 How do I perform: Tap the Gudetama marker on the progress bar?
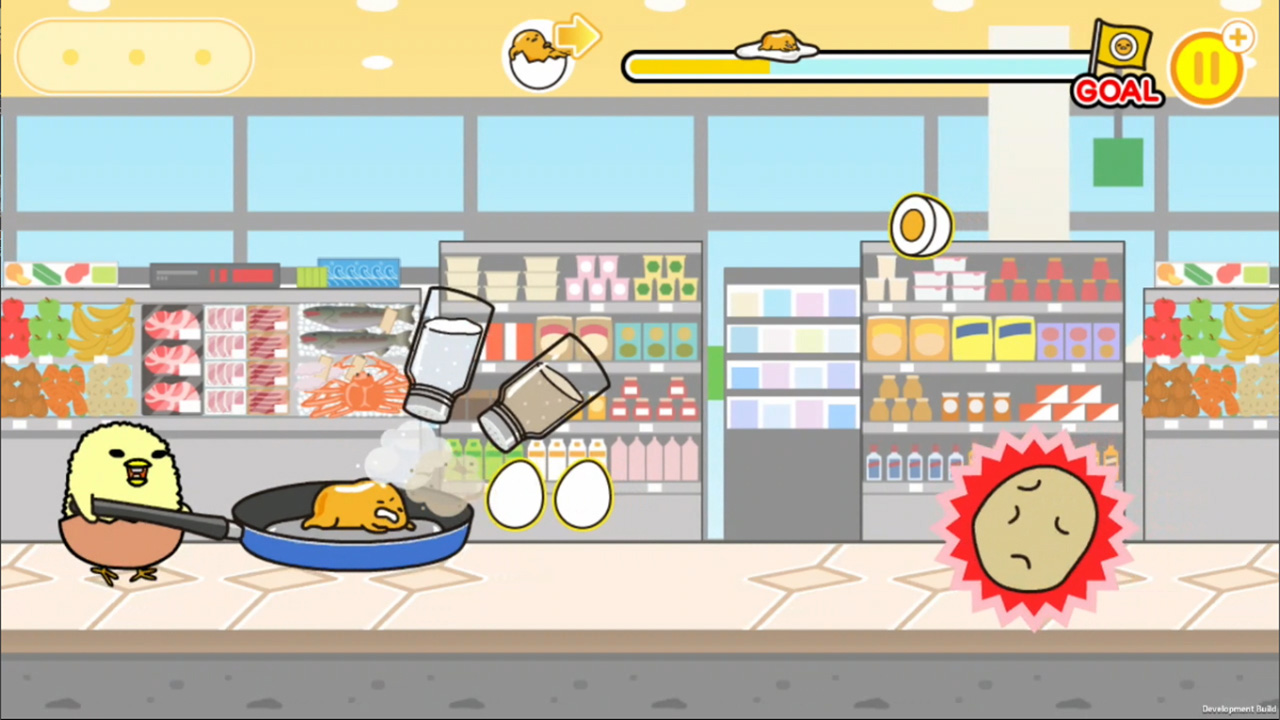(x=778, y=42)
